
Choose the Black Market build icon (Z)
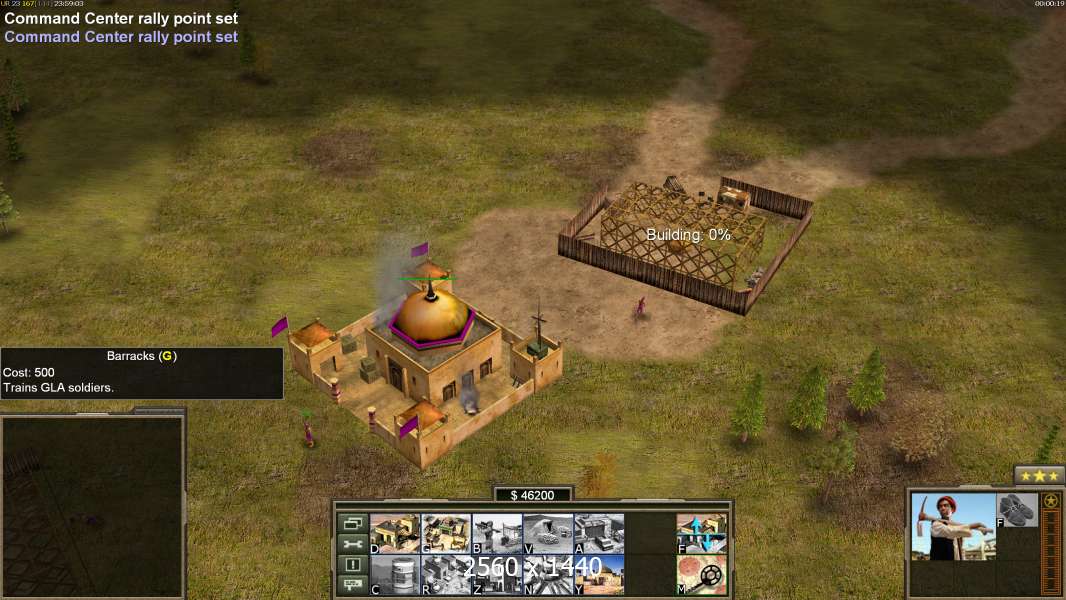tap(497, 575)
